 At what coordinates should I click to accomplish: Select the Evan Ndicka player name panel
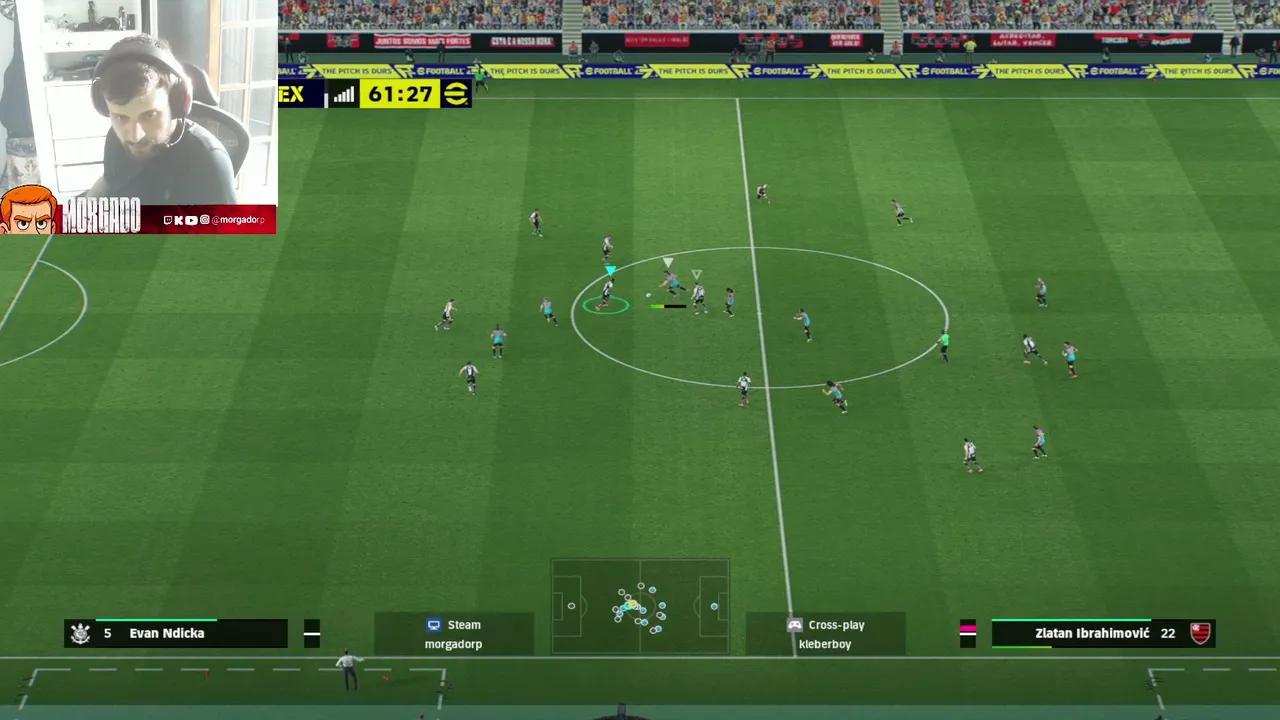176,633
